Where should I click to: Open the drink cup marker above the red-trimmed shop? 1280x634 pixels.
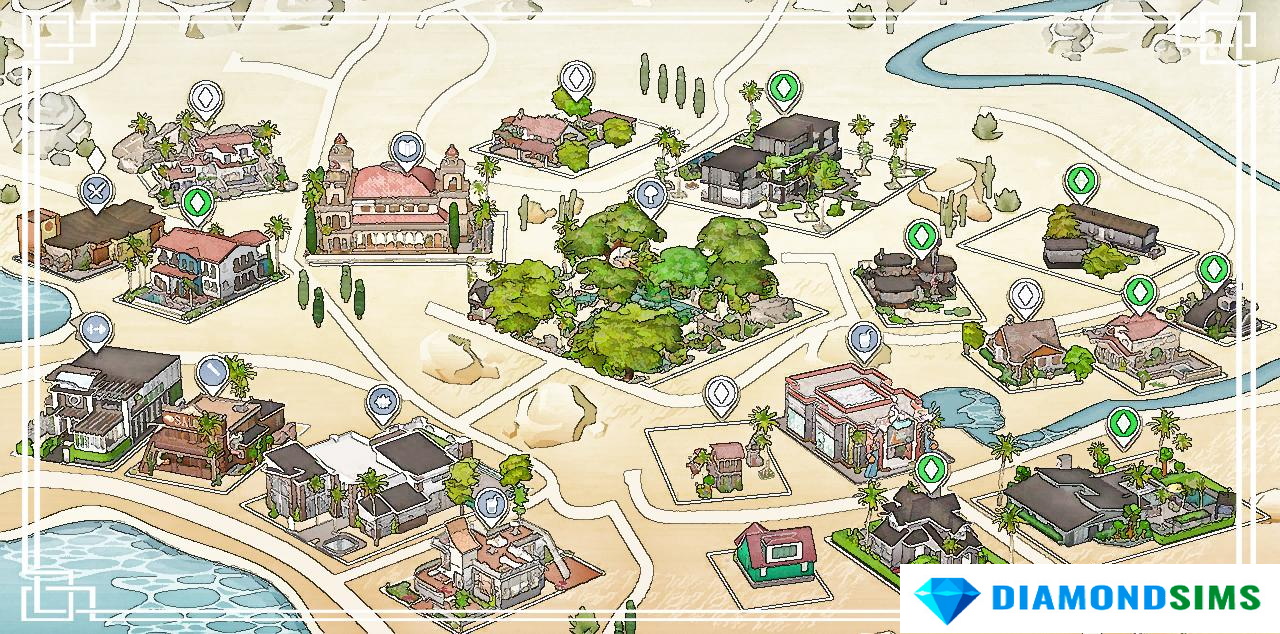[x=862, y=339]
